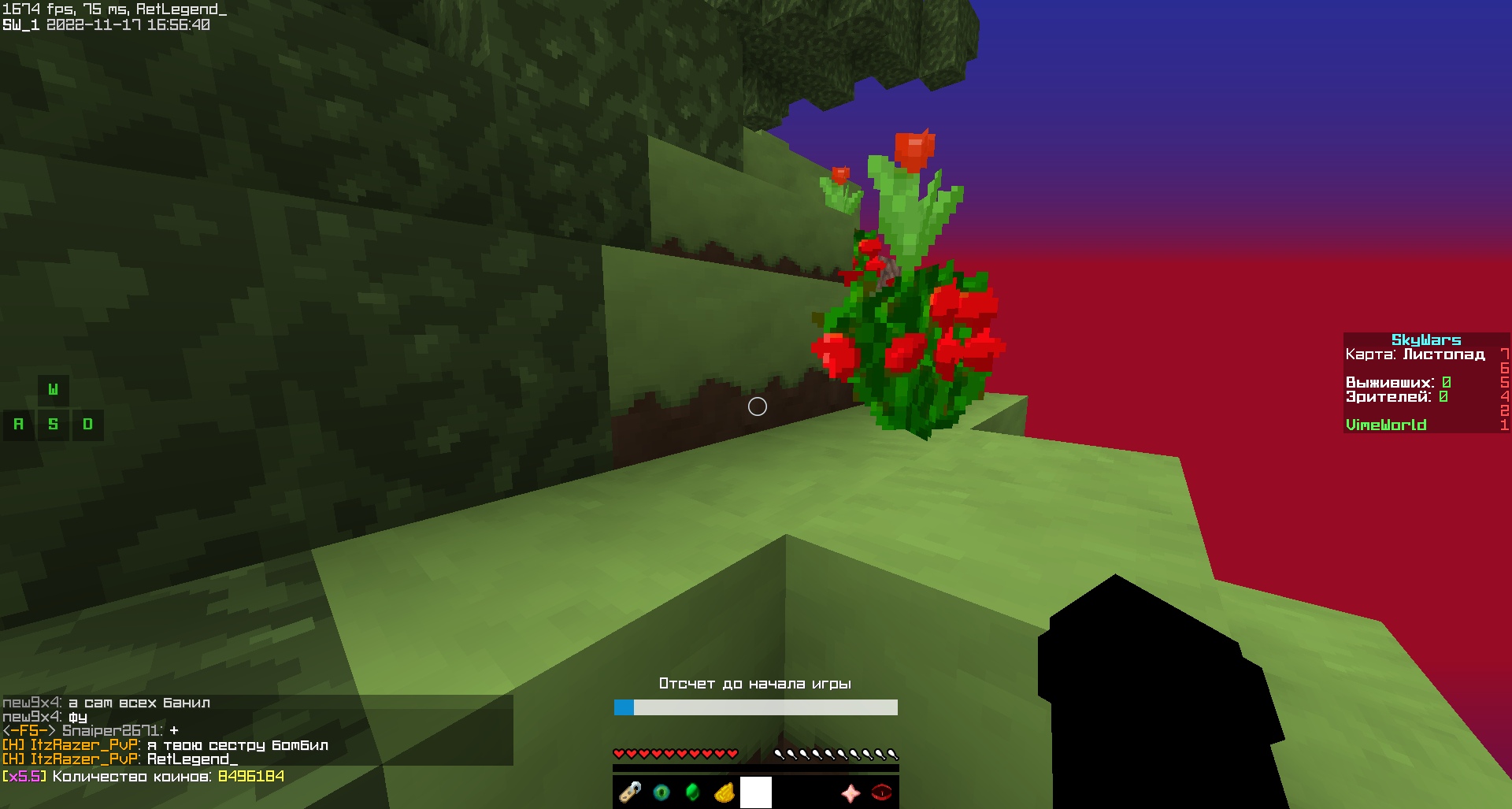Select the gold nugget hotbar slot
This screenshot has height=809, width=1512.
tap(724, 792)
